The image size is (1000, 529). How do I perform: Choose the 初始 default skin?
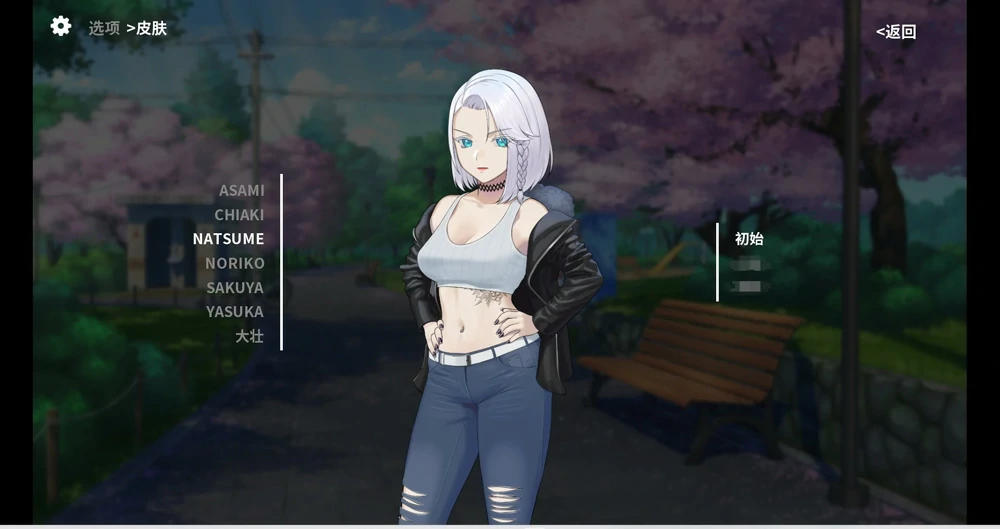tap(749, 239)
